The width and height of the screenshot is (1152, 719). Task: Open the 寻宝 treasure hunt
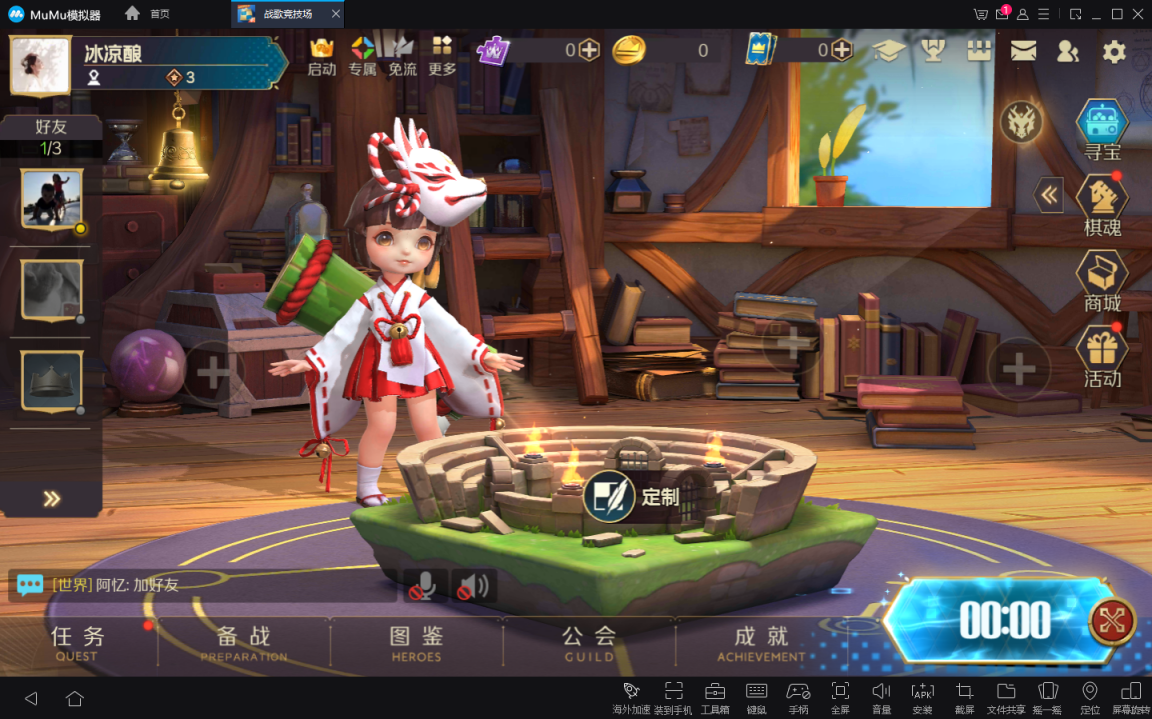1102,129
